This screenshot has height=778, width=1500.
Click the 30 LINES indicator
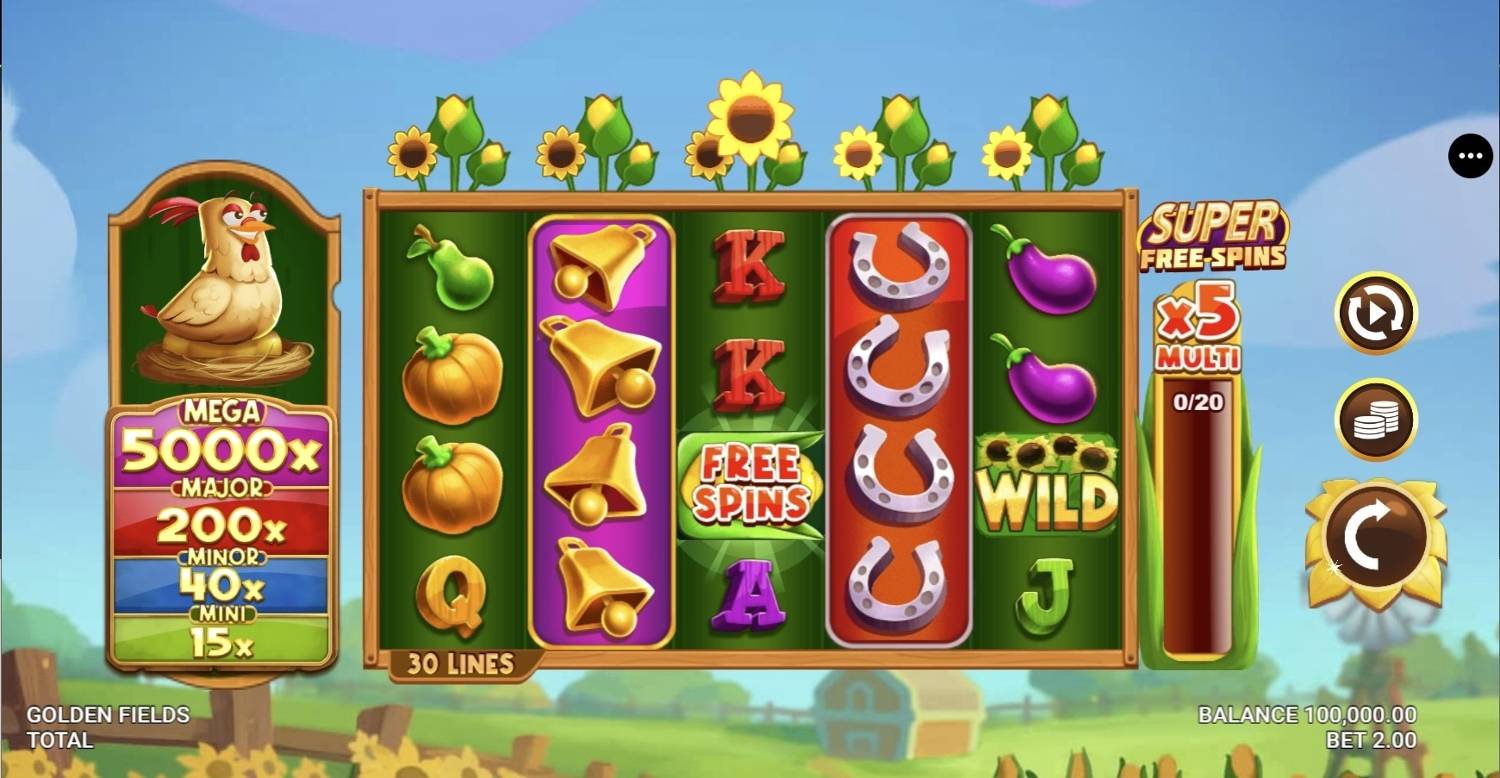(458, 663)
